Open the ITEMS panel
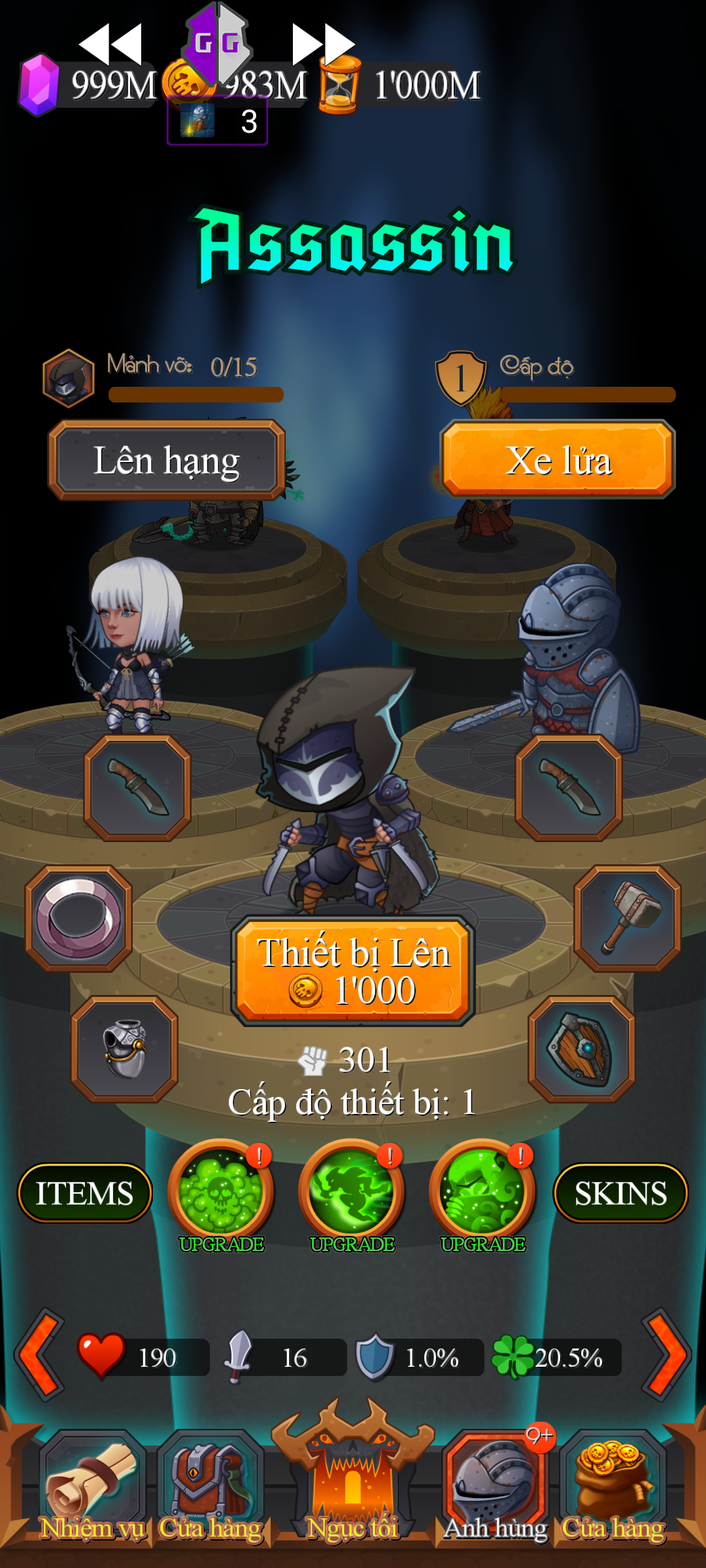Image resolution: width=706 pixels, height=1568 pixels. [84, 1193]
